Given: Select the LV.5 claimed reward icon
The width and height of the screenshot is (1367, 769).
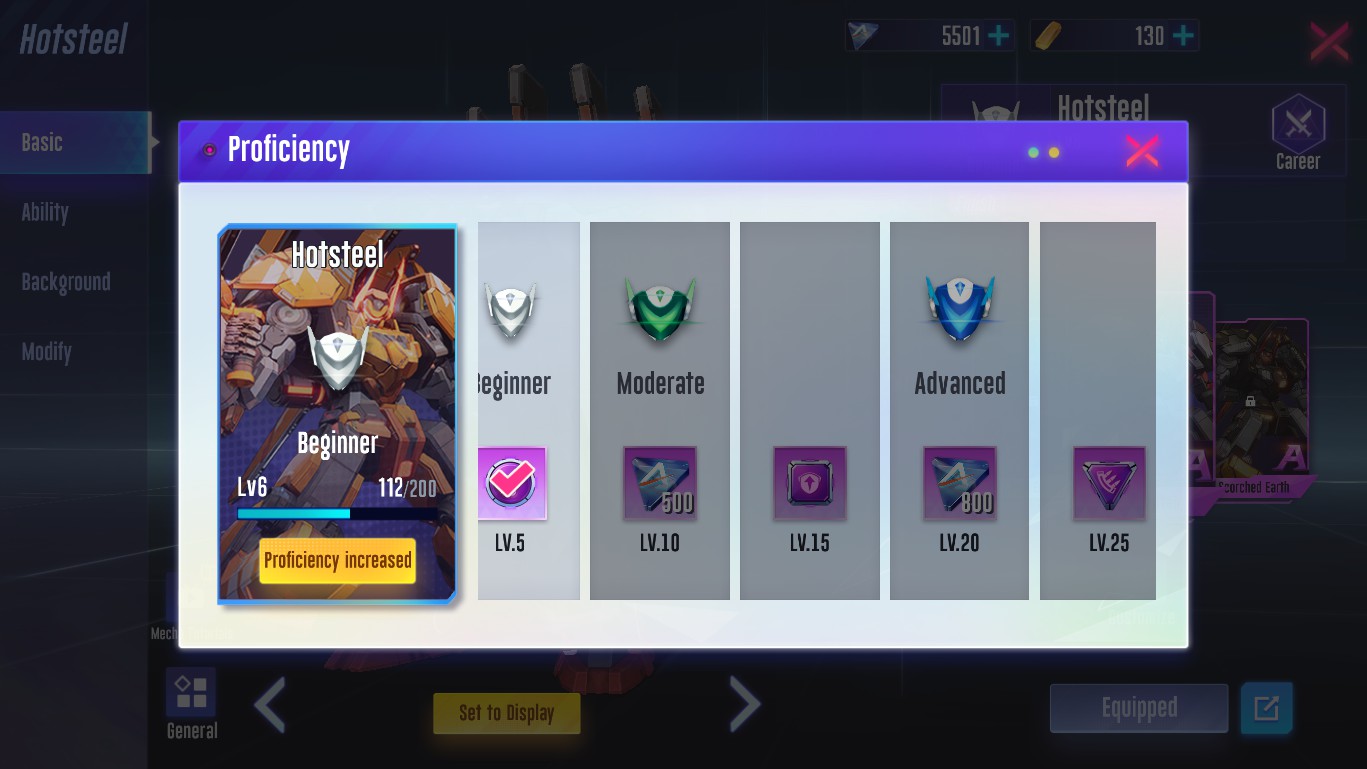Looking at the screenshot, I should click(511, 484).
